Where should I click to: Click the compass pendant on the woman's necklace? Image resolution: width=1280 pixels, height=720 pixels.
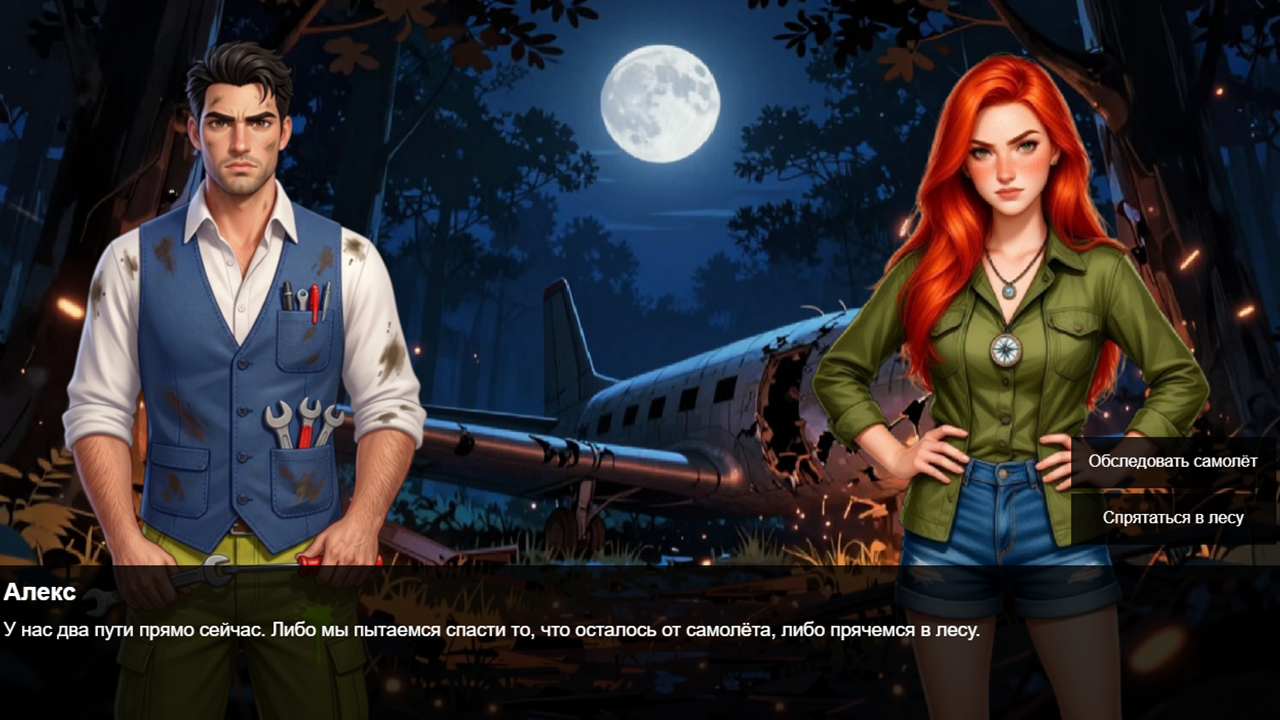tap(1007, 350)
